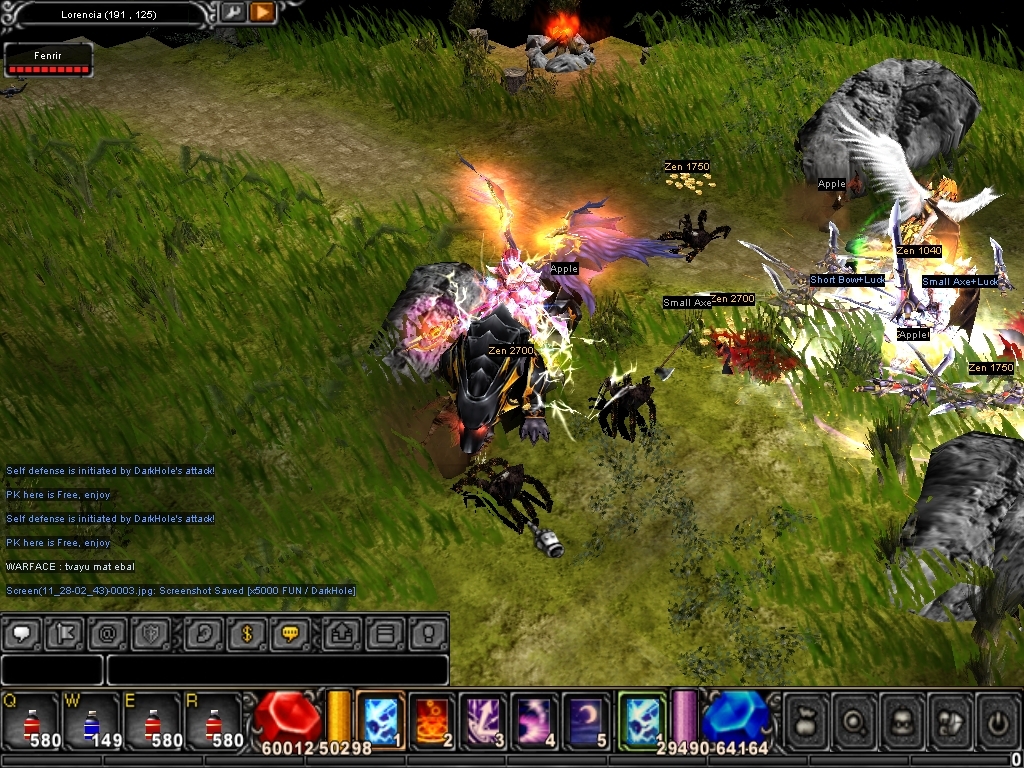Viewport: 1024px width, 768px height.
Task: Click the light bulb button
Action: (428, 633)
